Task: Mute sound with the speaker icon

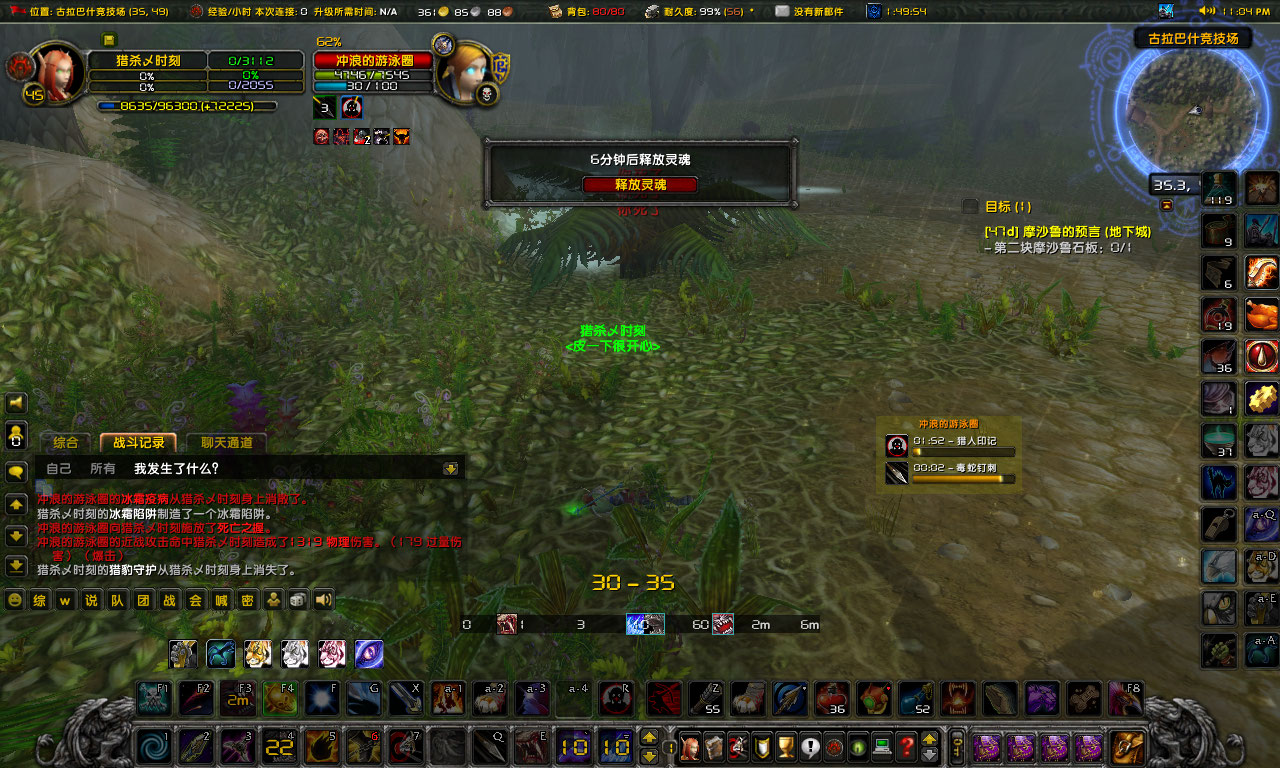Action: (323, 600)
